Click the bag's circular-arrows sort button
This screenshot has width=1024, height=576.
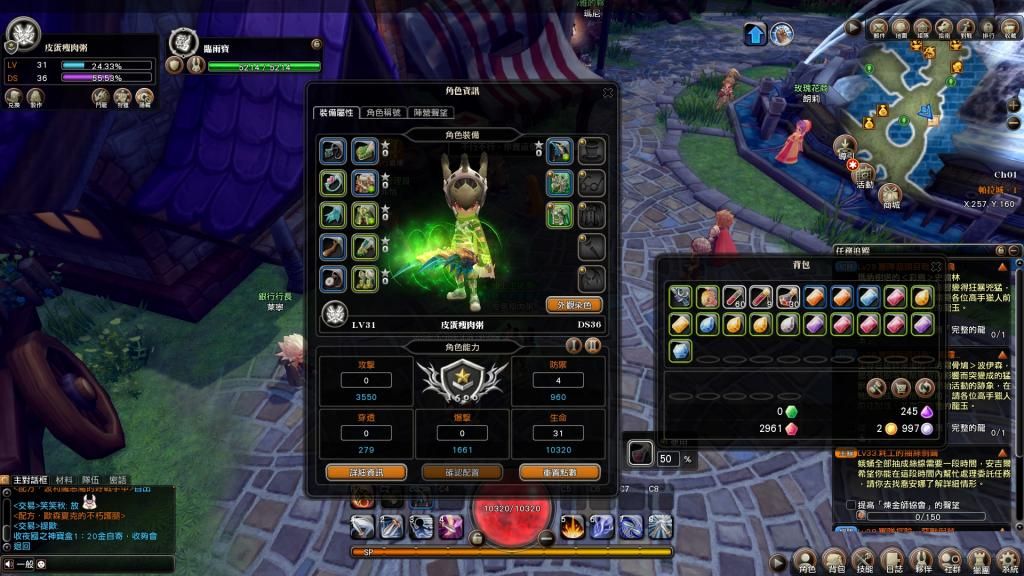click(924, 387)
